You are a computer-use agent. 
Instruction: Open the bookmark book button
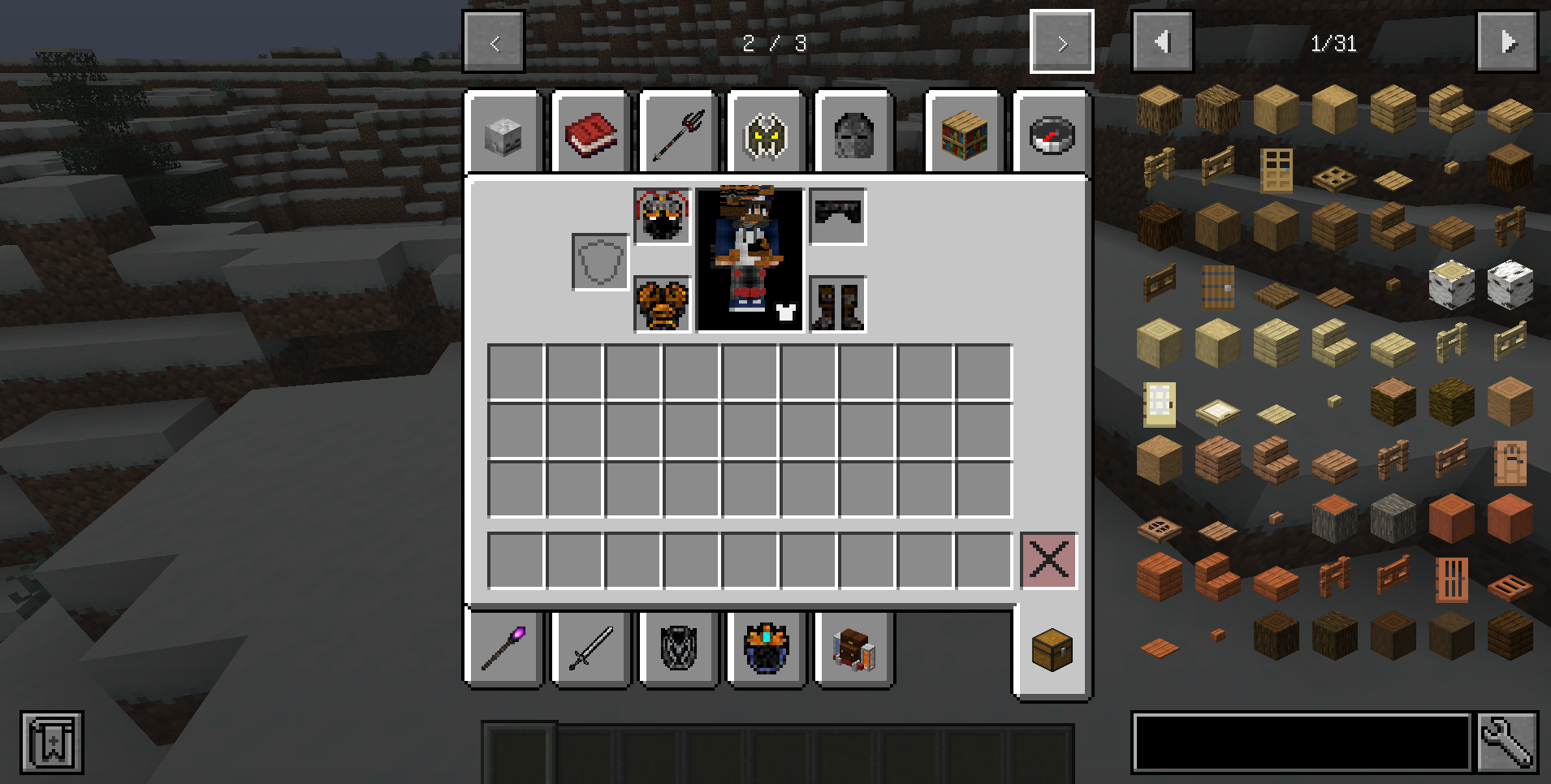[52, 743]
